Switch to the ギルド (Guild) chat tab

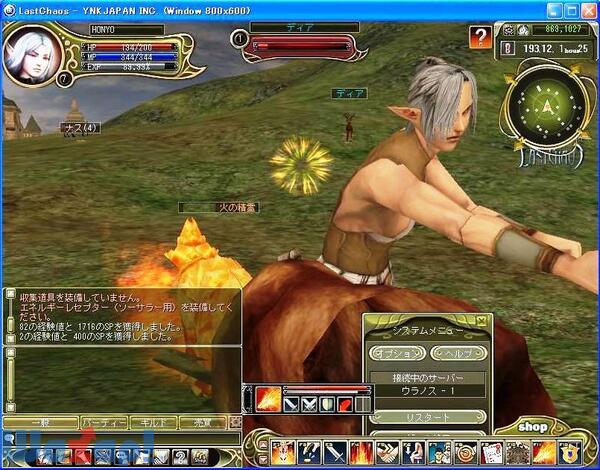[x=154, y=423]
